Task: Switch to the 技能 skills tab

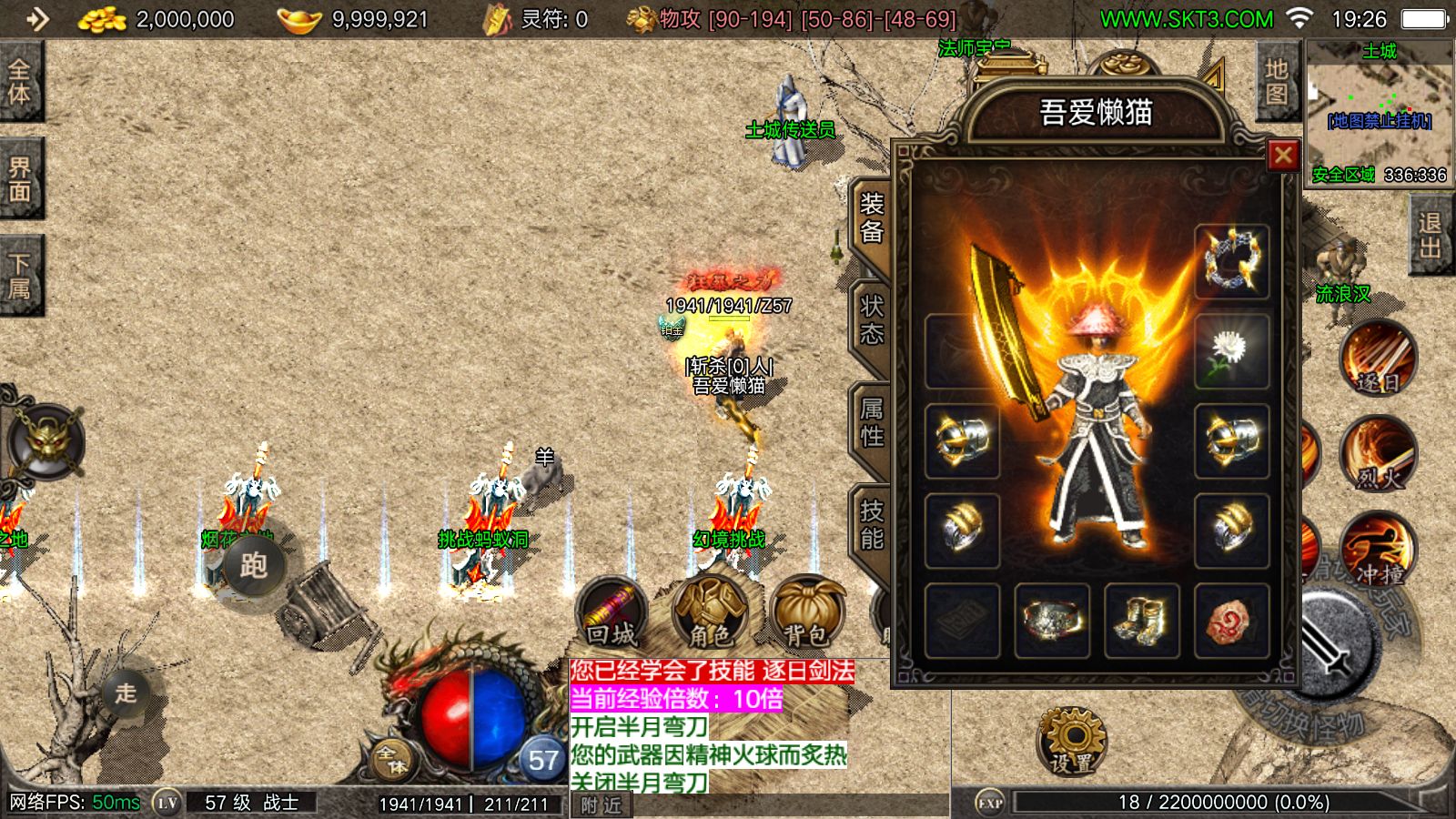Action: [x=872, y=525]
